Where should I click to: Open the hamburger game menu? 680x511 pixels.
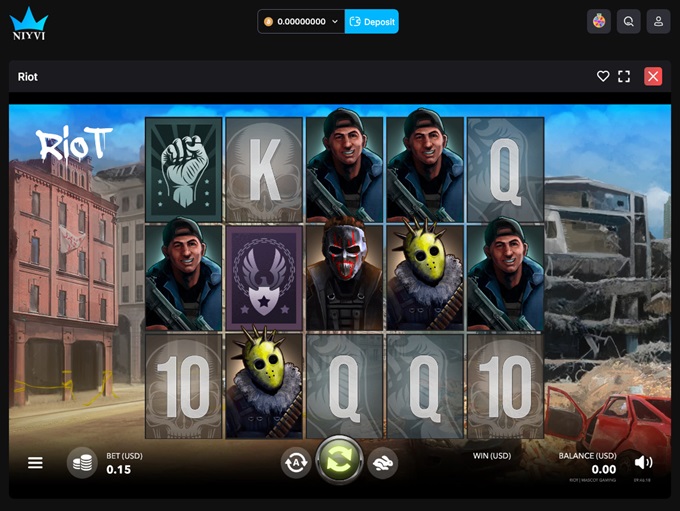coord(35,463)
